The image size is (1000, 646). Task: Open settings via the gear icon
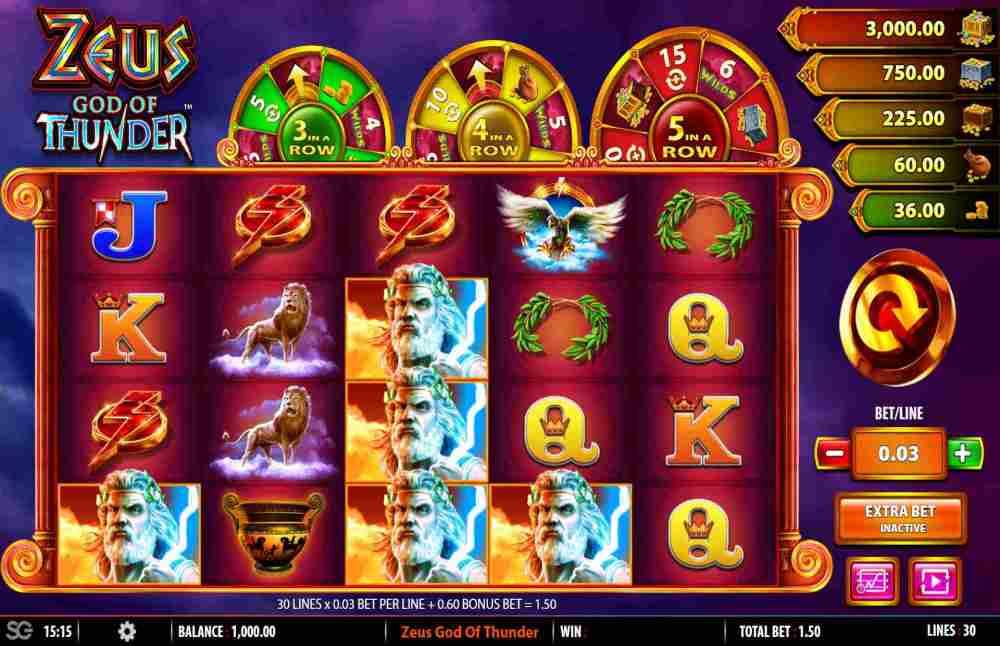click(127, 632)
